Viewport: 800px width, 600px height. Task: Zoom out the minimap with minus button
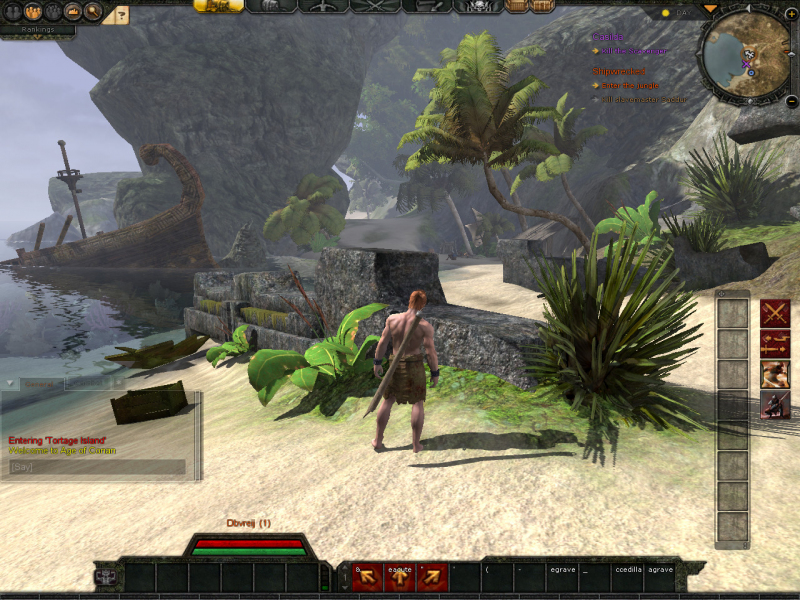(x=791, y=101)
